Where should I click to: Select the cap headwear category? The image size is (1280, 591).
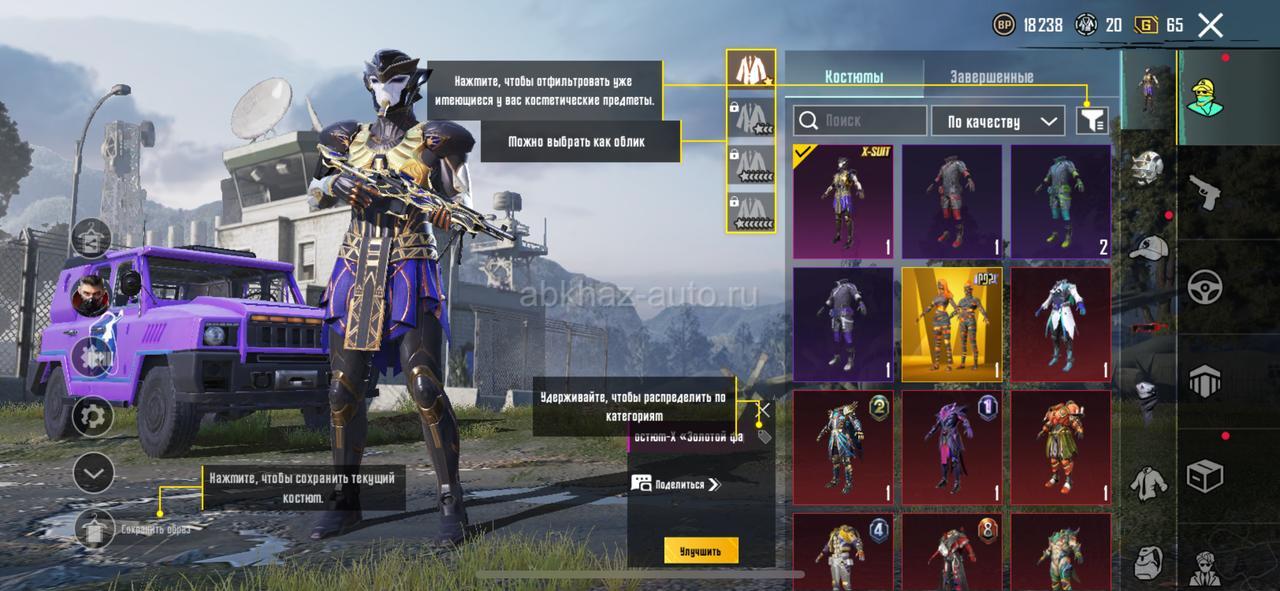pos(1148,247)
